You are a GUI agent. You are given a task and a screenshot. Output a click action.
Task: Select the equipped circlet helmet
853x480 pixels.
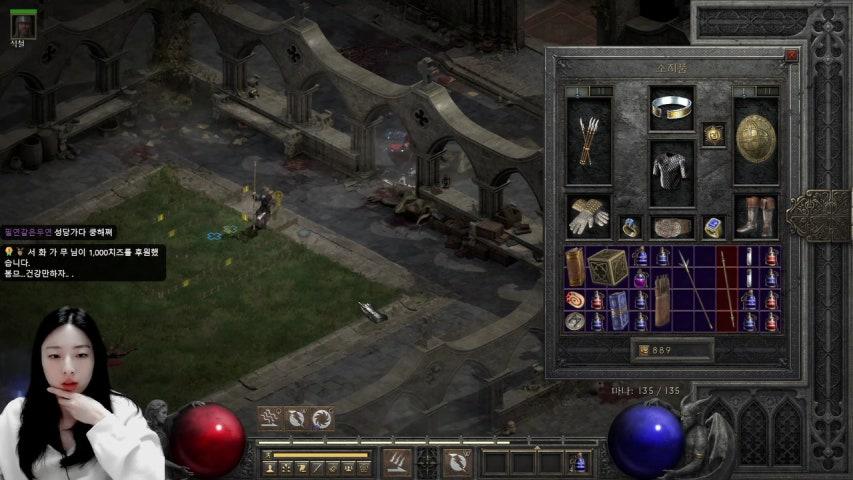(672, 108)
